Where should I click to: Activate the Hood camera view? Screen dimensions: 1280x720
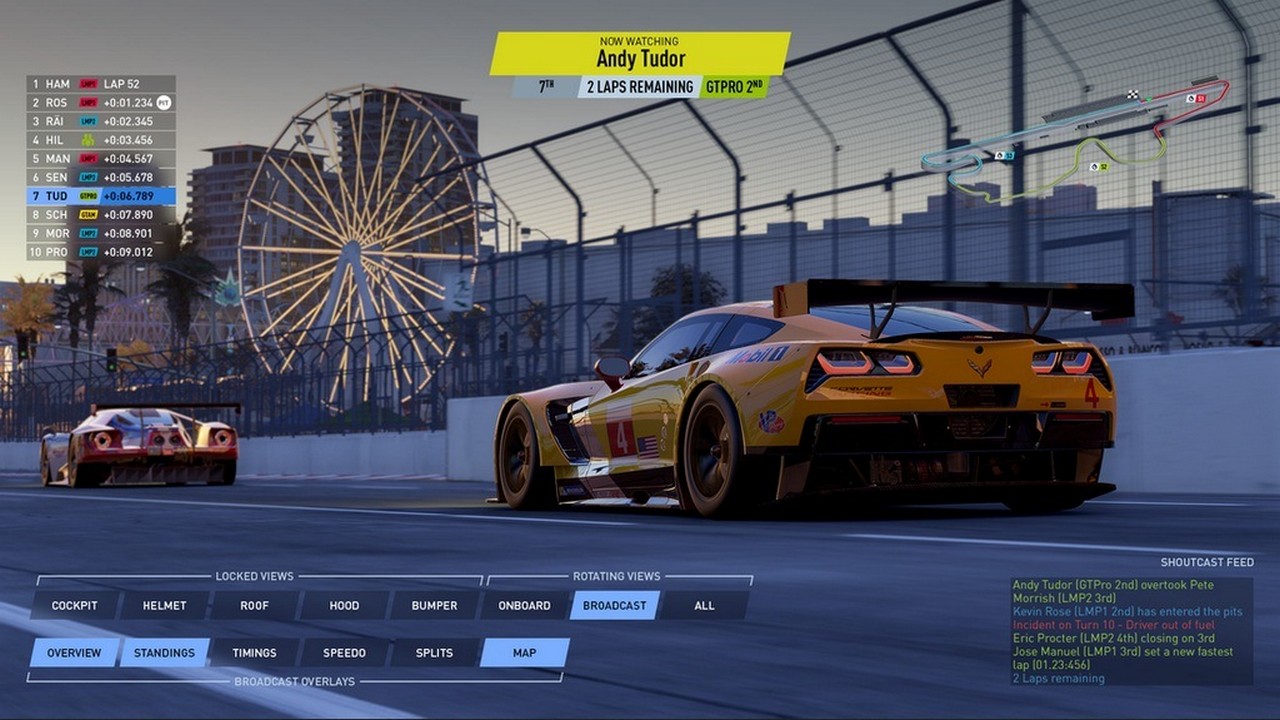click(344, 605)
